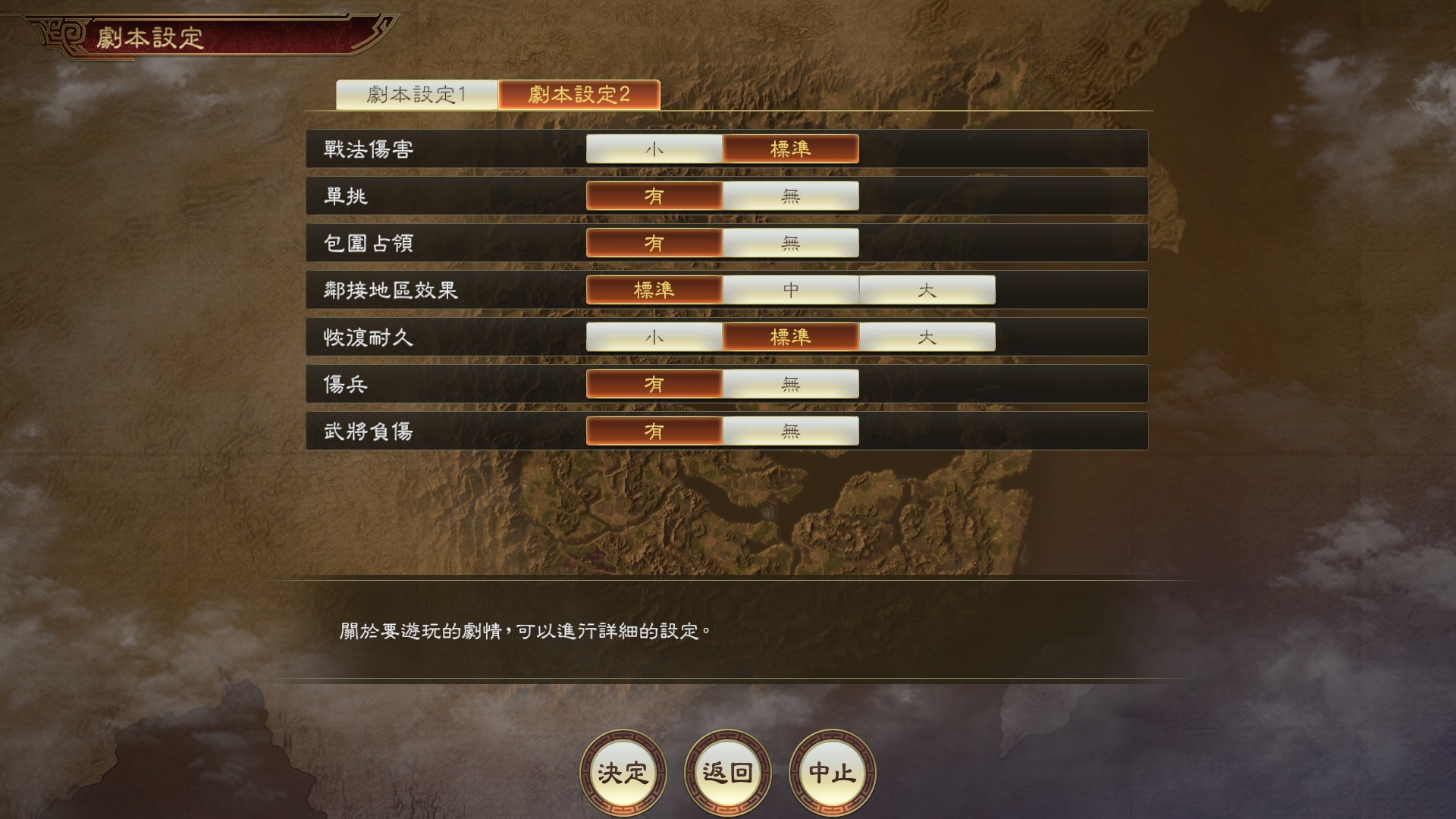Keep 戰法傷害 at 標準
Image resolution: width=1456 pixels, height=819 pixels.
click(790, 149)
